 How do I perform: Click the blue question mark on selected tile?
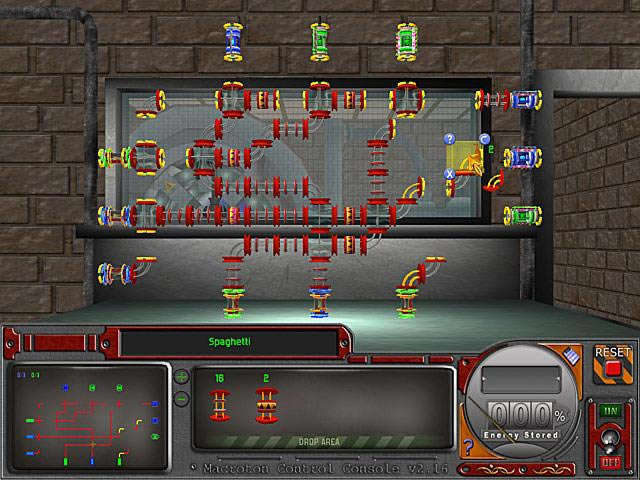coord(450,138)
